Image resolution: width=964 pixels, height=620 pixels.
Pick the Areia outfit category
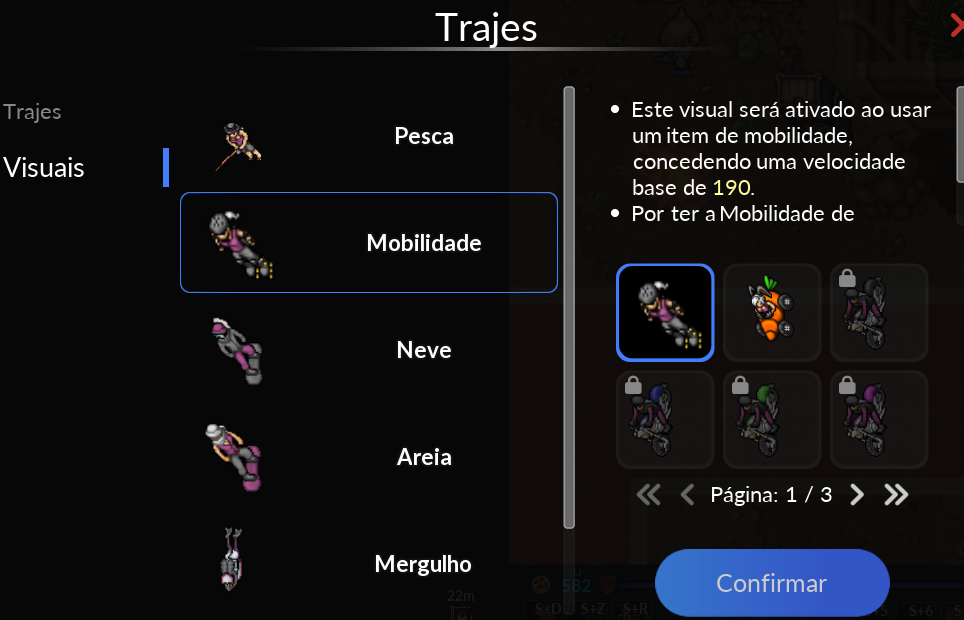tap(368, 457)
